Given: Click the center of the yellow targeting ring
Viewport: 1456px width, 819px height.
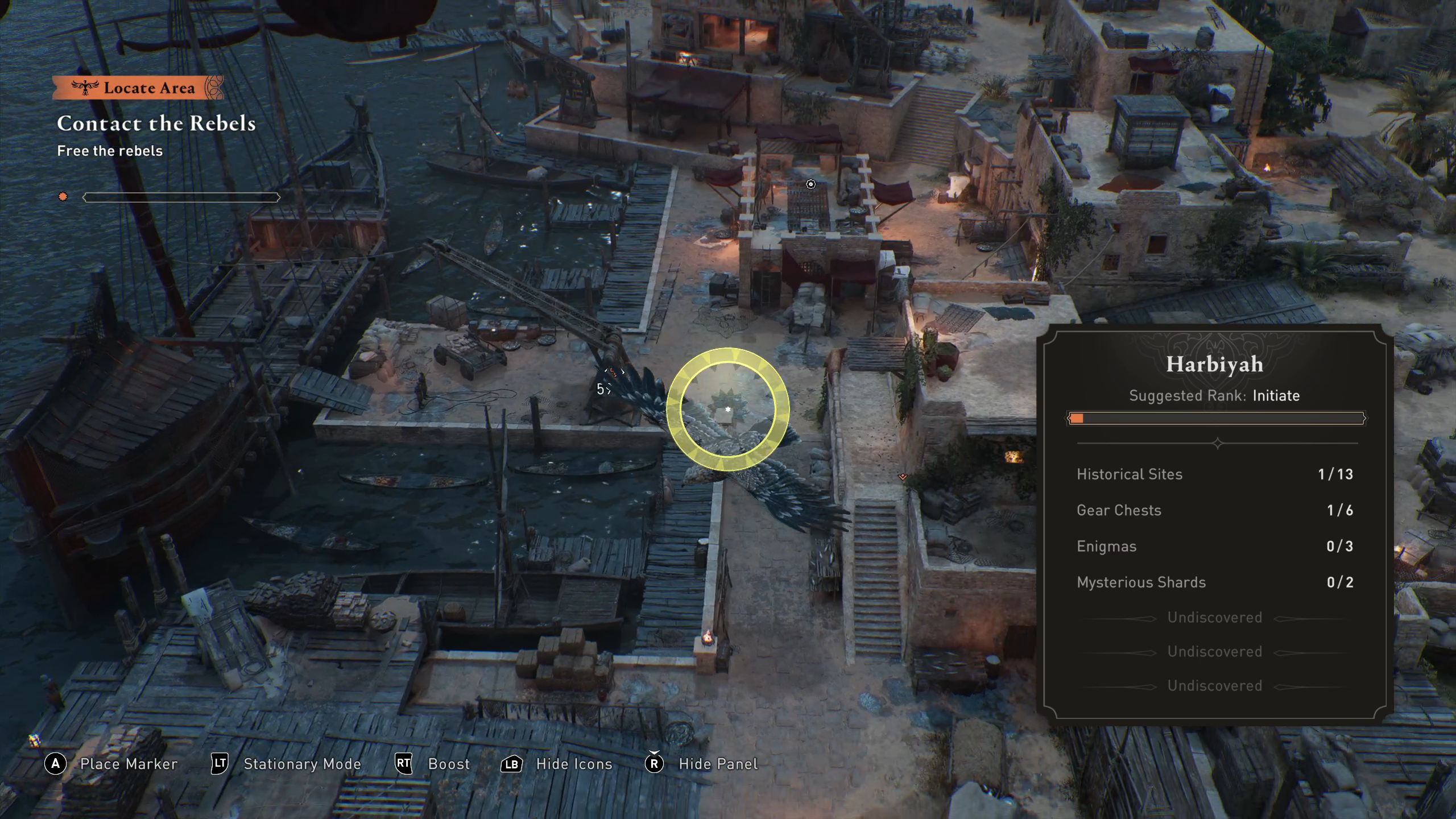Looking at the screenshot, I should point(728,409).
